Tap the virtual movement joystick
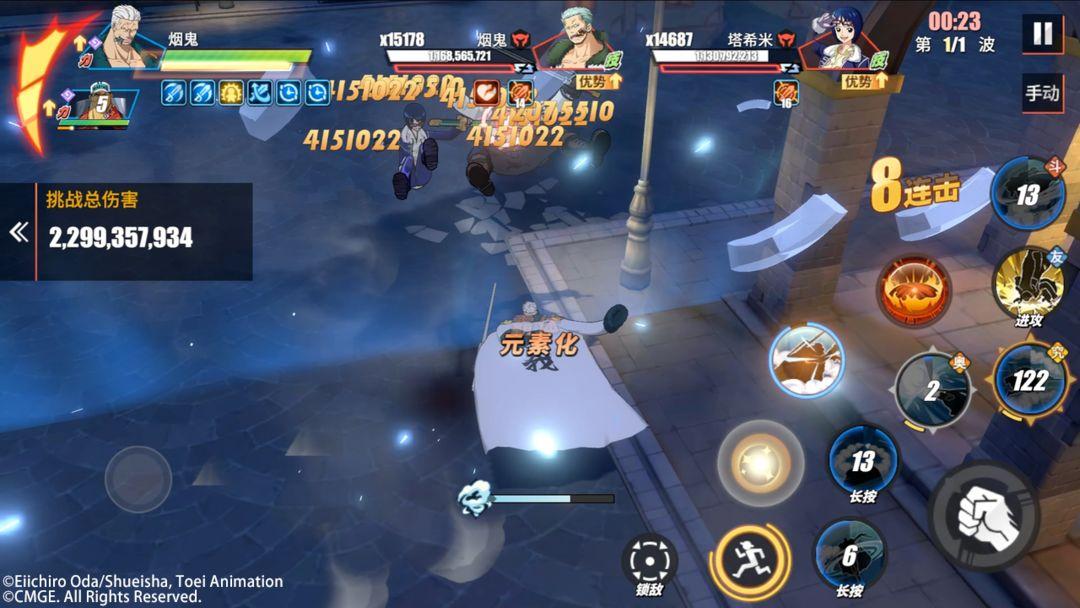The width and height of the screenshot is (1080, 608). coord(138,479)
